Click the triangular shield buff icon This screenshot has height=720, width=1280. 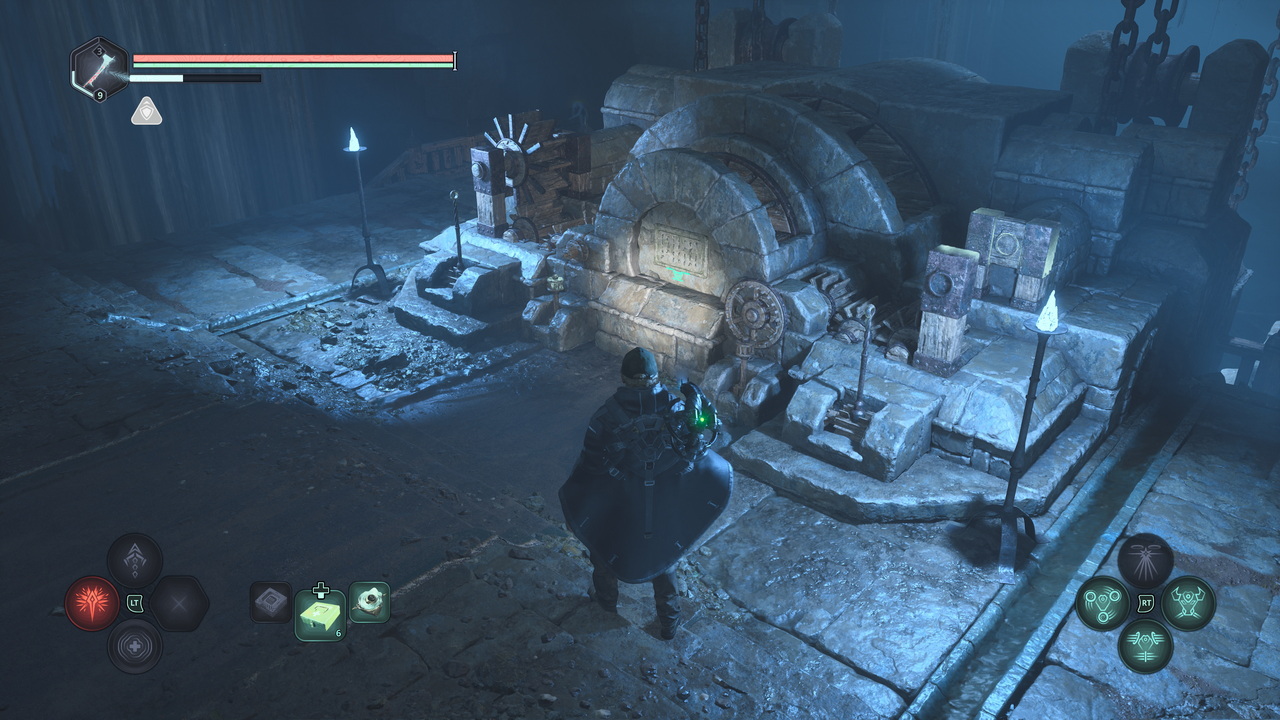tap(146, 111)
